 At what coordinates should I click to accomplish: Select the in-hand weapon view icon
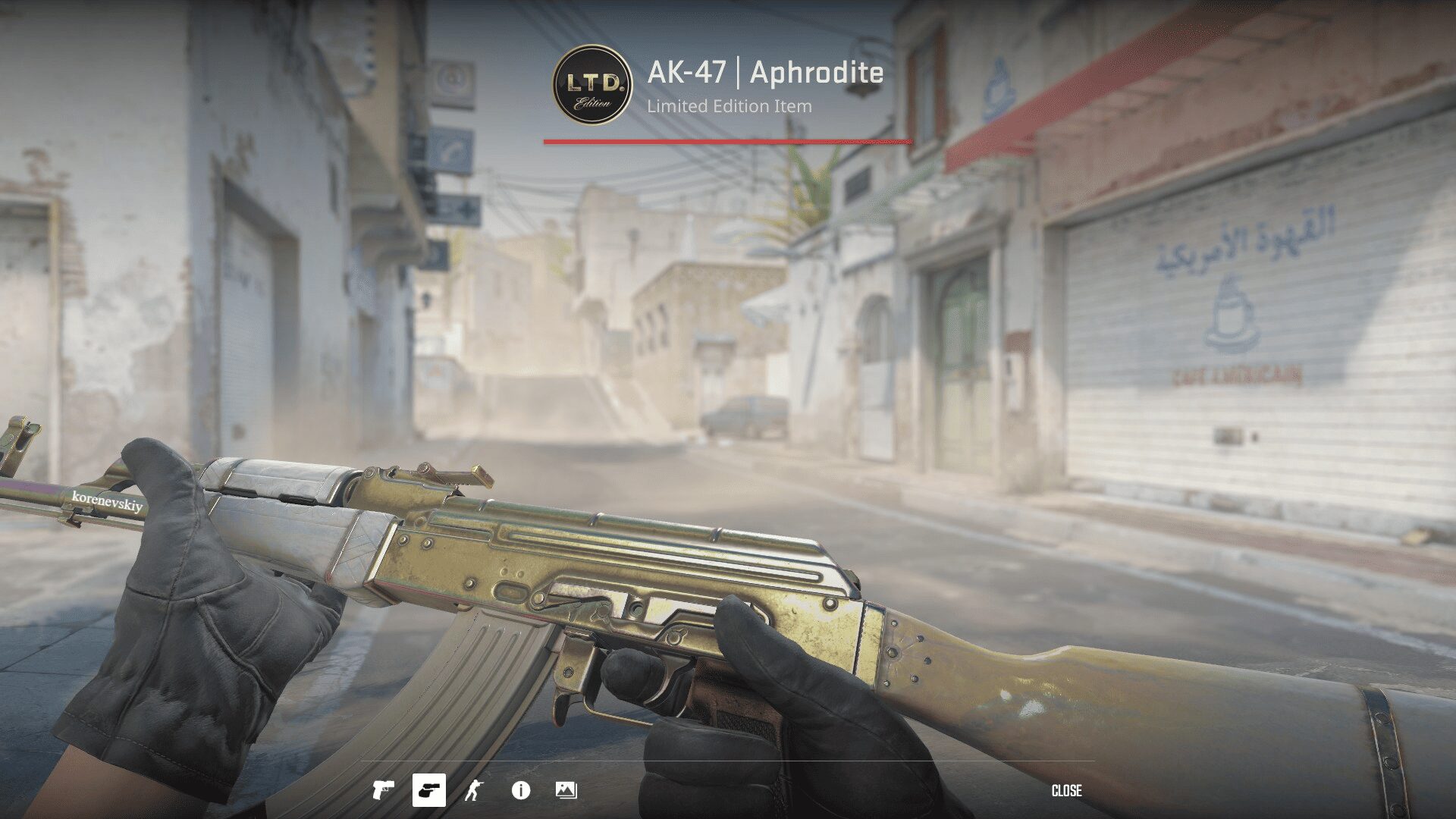tap(428, 790)
